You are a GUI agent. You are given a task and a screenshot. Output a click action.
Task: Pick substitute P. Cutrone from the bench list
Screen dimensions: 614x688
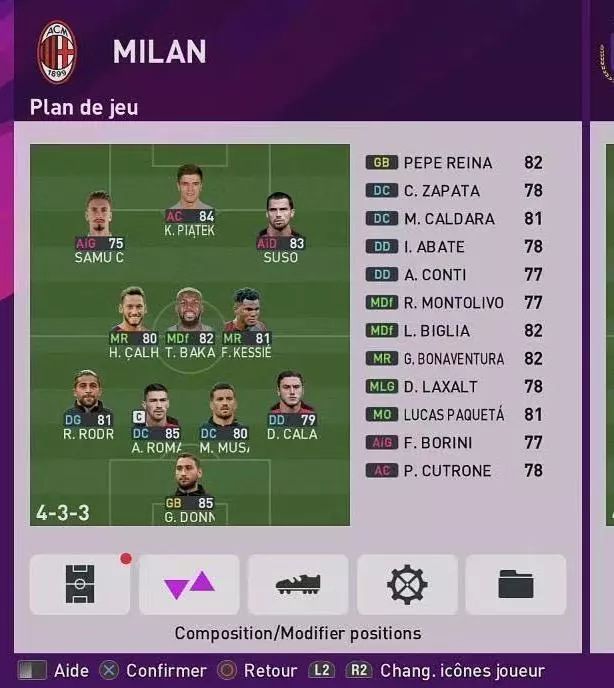(455, 471)
